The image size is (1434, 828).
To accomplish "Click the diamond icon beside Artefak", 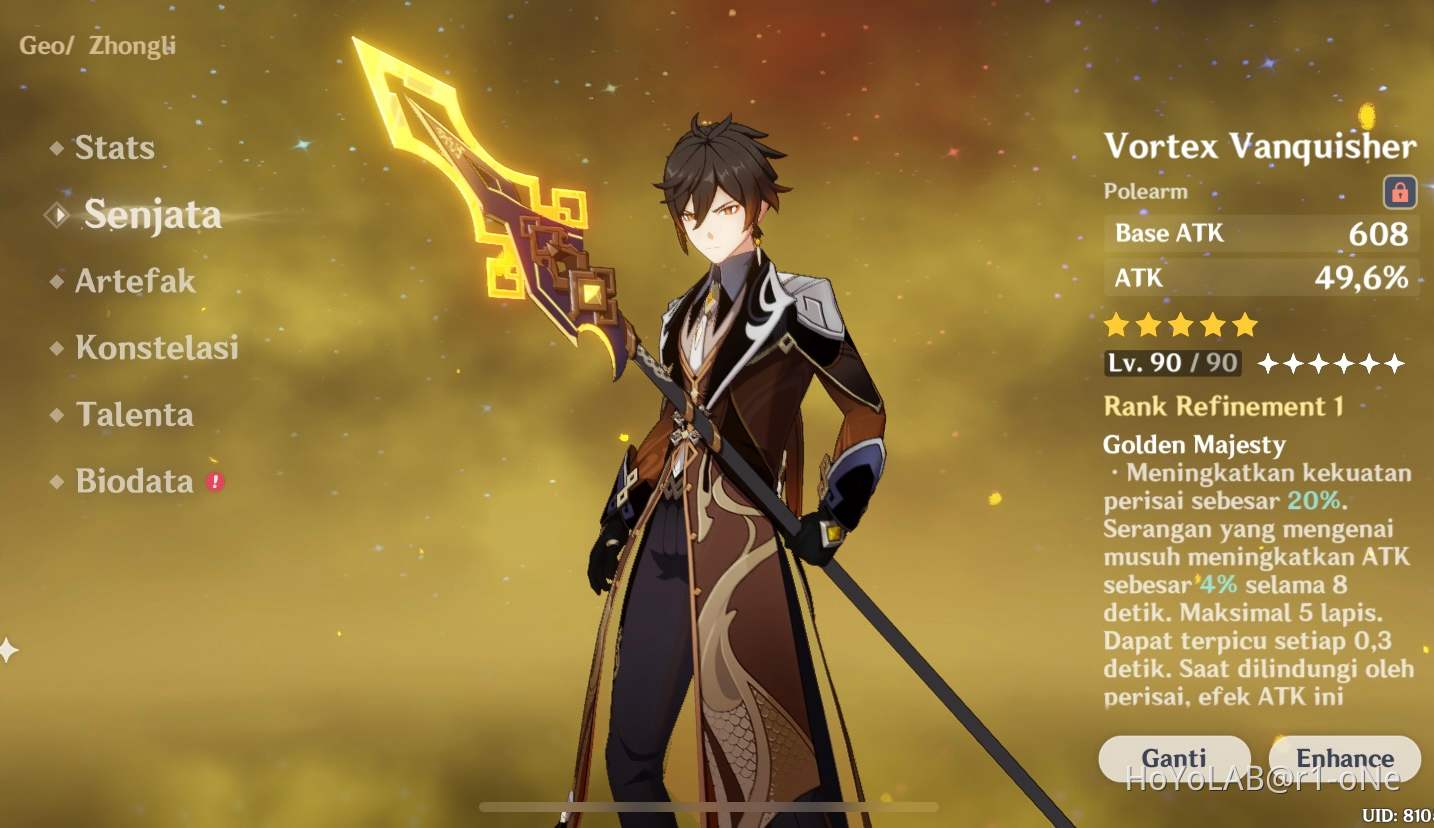I will point(58,282).
